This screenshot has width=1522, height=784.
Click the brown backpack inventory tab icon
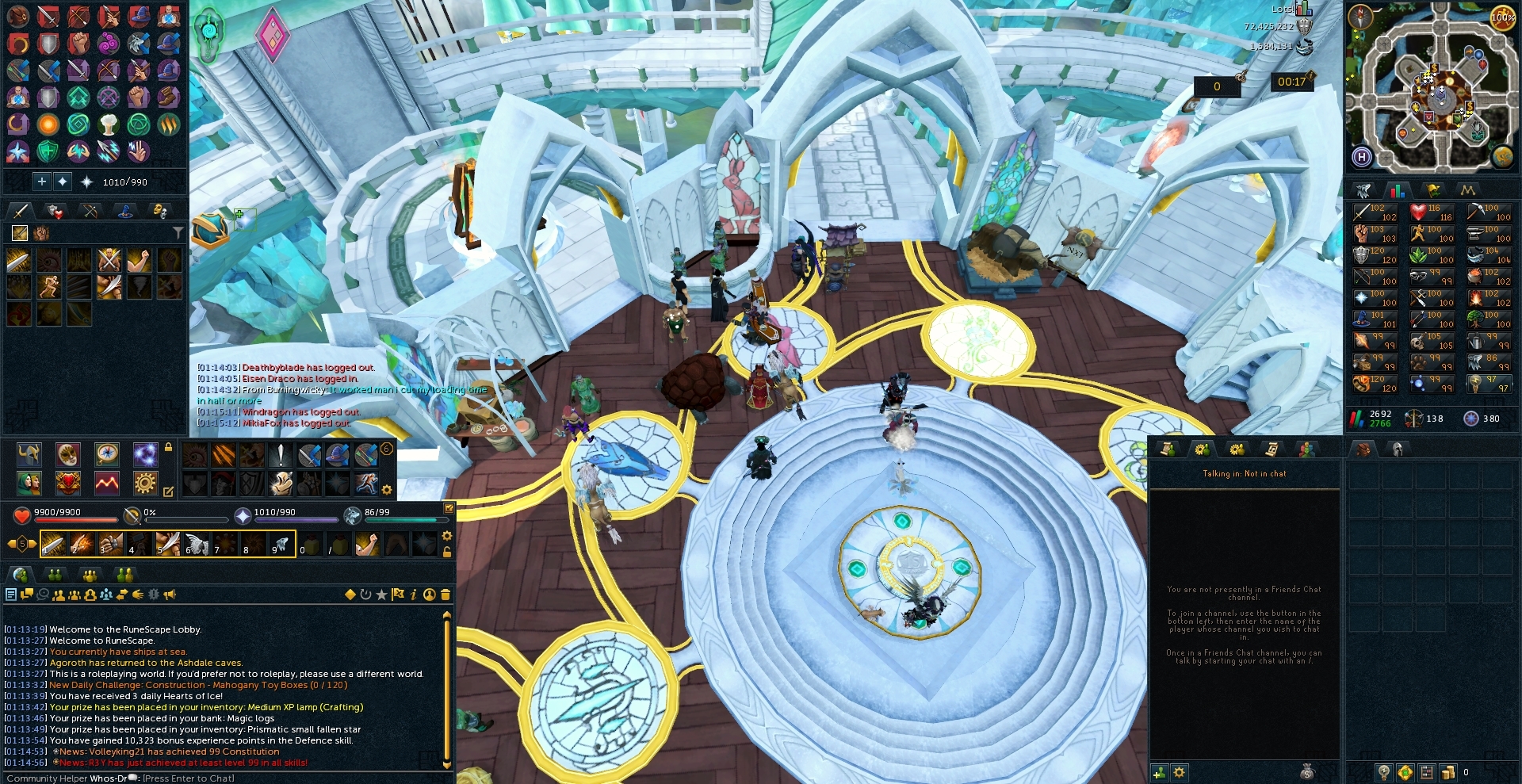[x=1364, y=449]
